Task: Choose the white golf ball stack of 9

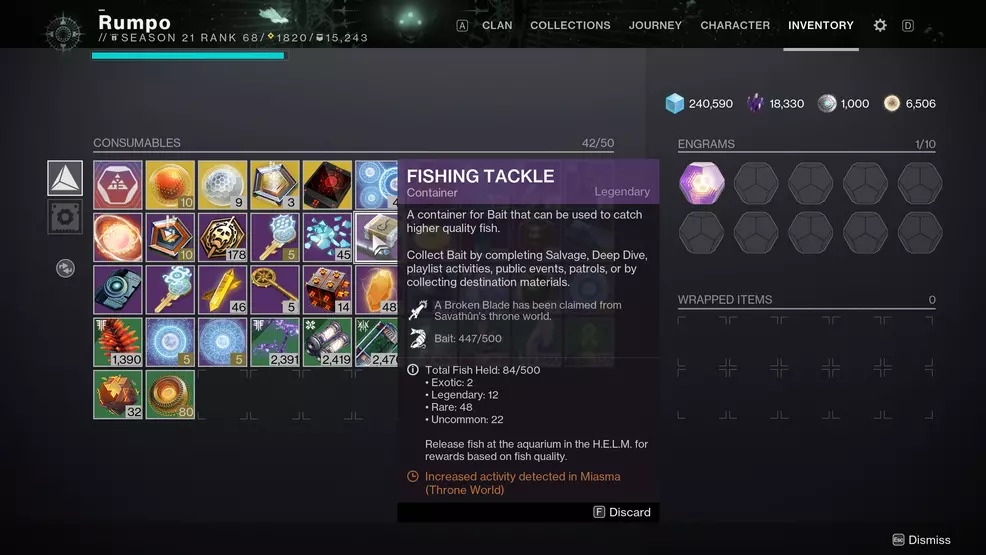Action: click(x=222, y=185)
